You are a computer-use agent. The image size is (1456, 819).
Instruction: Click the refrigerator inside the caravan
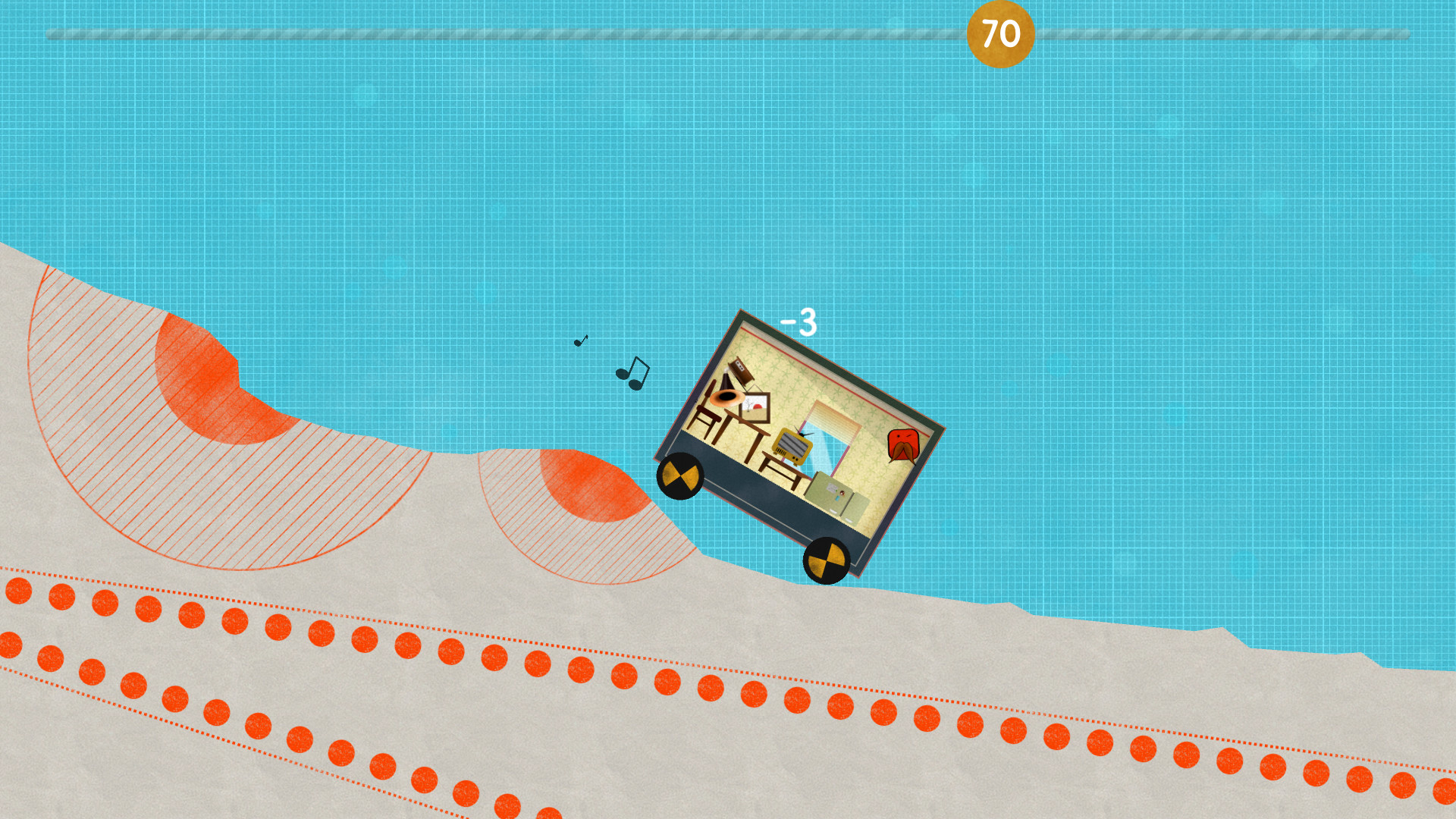coord(834,493)
